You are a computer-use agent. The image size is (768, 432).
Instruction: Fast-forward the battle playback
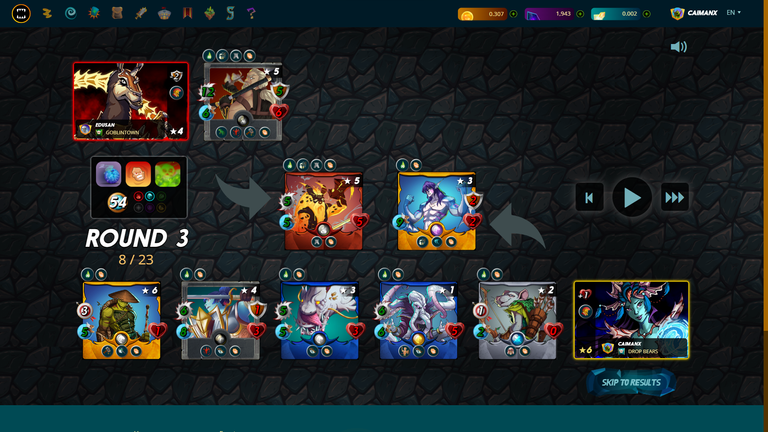tap(675, 197)
